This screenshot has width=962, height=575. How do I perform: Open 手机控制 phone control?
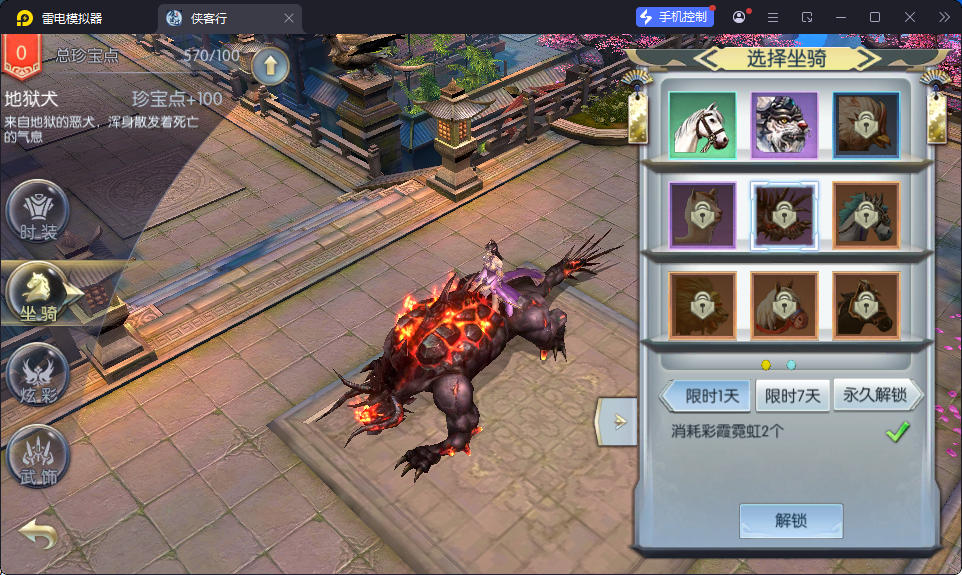click(675, 17)
